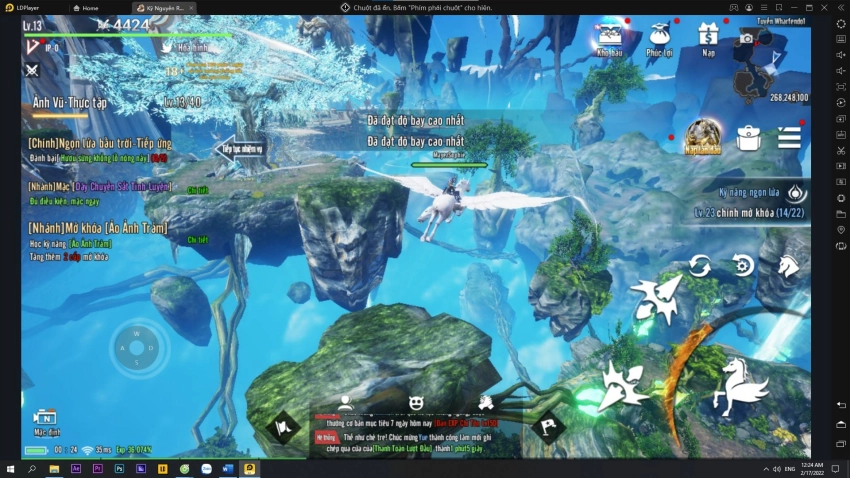The height and width of the screenshot is (478, 850).
Task: Open the Nạp top-up shop
Action: [x=709, y=38]
